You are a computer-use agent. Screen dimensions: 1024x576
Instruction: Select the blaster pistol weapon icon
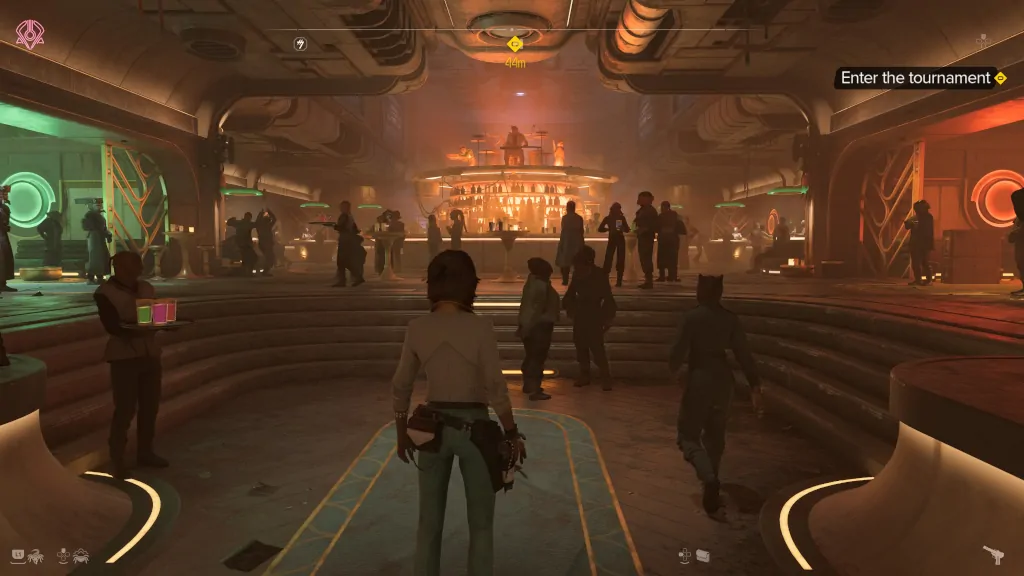[x=993, y=554]
